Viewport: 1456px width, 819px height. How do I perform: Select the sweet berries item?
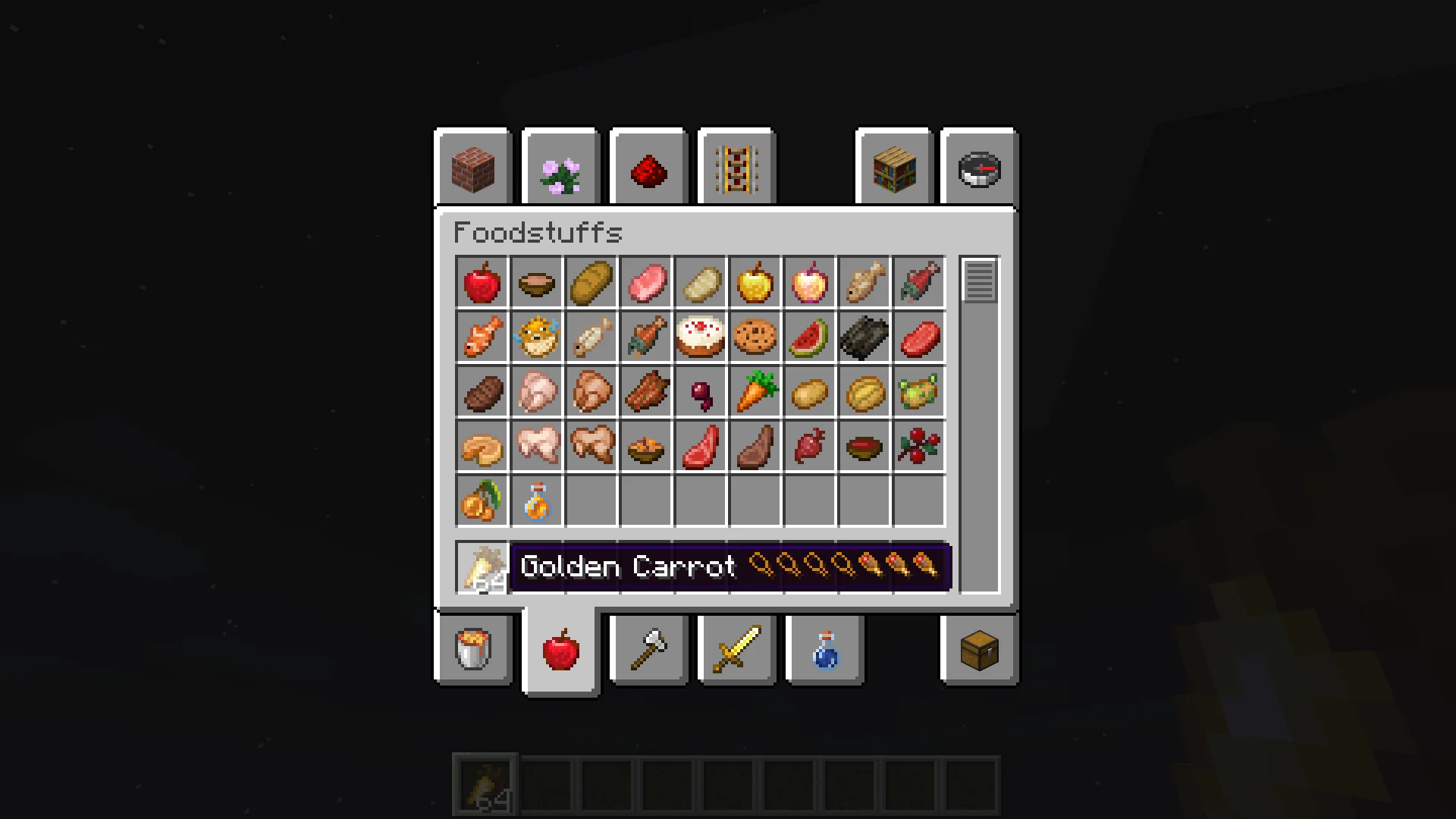coord(919,447)
